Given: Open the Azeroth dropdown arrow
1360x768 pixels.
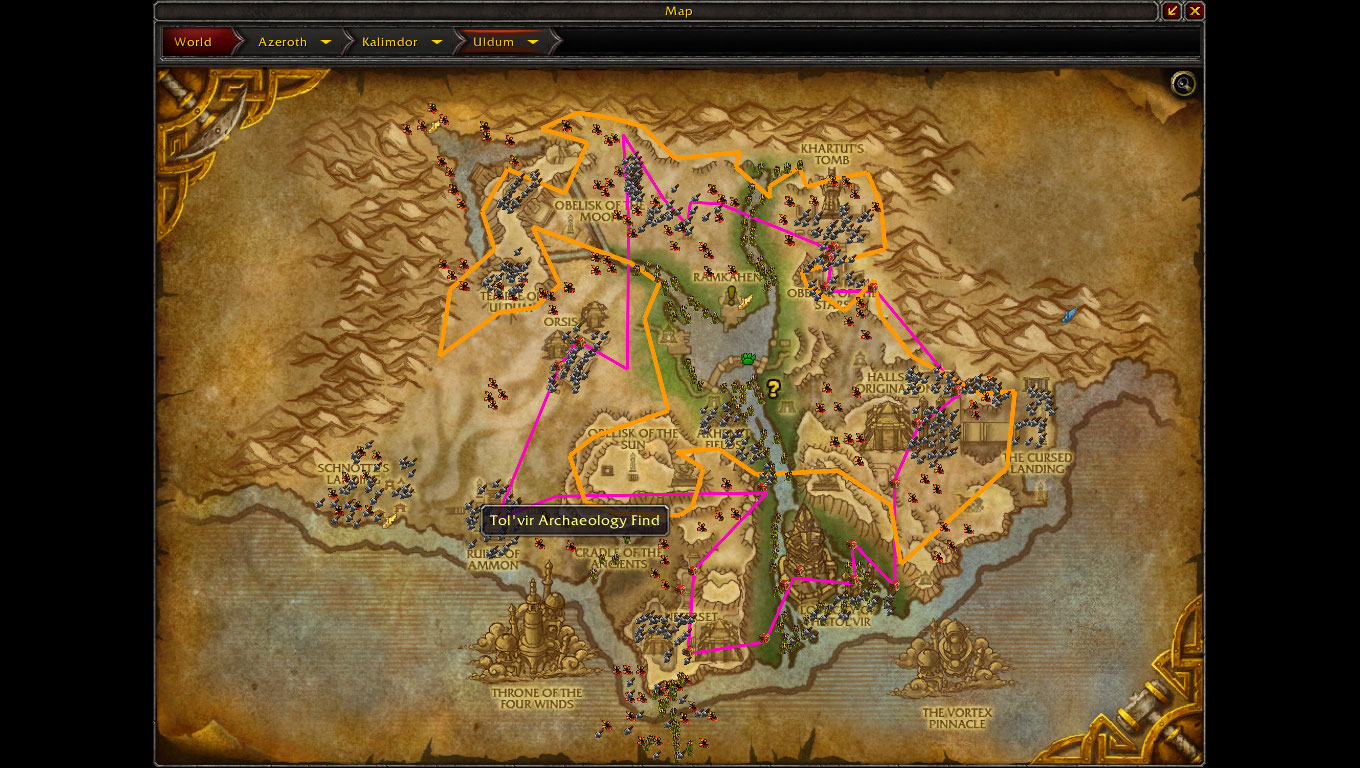Looking at the screenshot, I should pos(326,42).
